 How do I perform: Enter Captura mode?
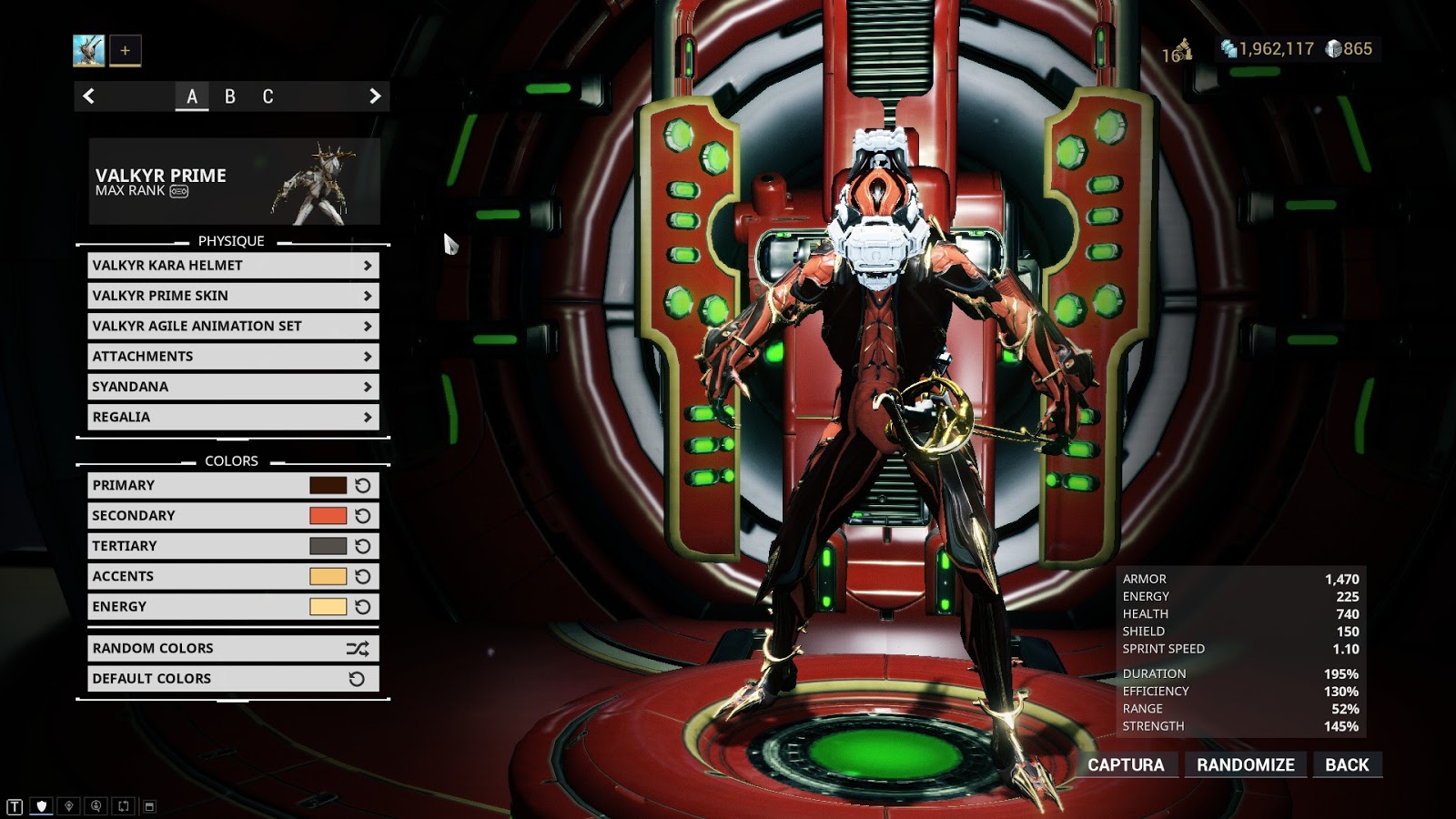click(x=1126, y=765)
